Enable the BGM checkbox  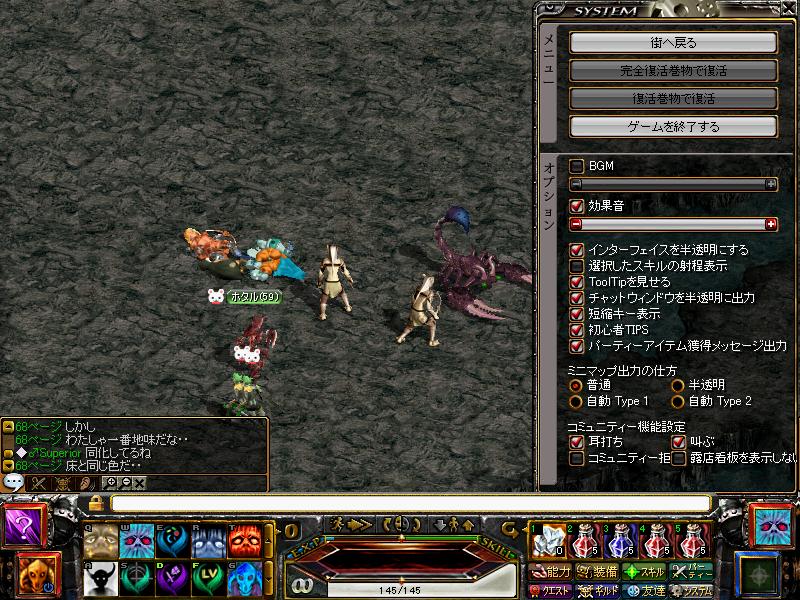pos(576,166)
